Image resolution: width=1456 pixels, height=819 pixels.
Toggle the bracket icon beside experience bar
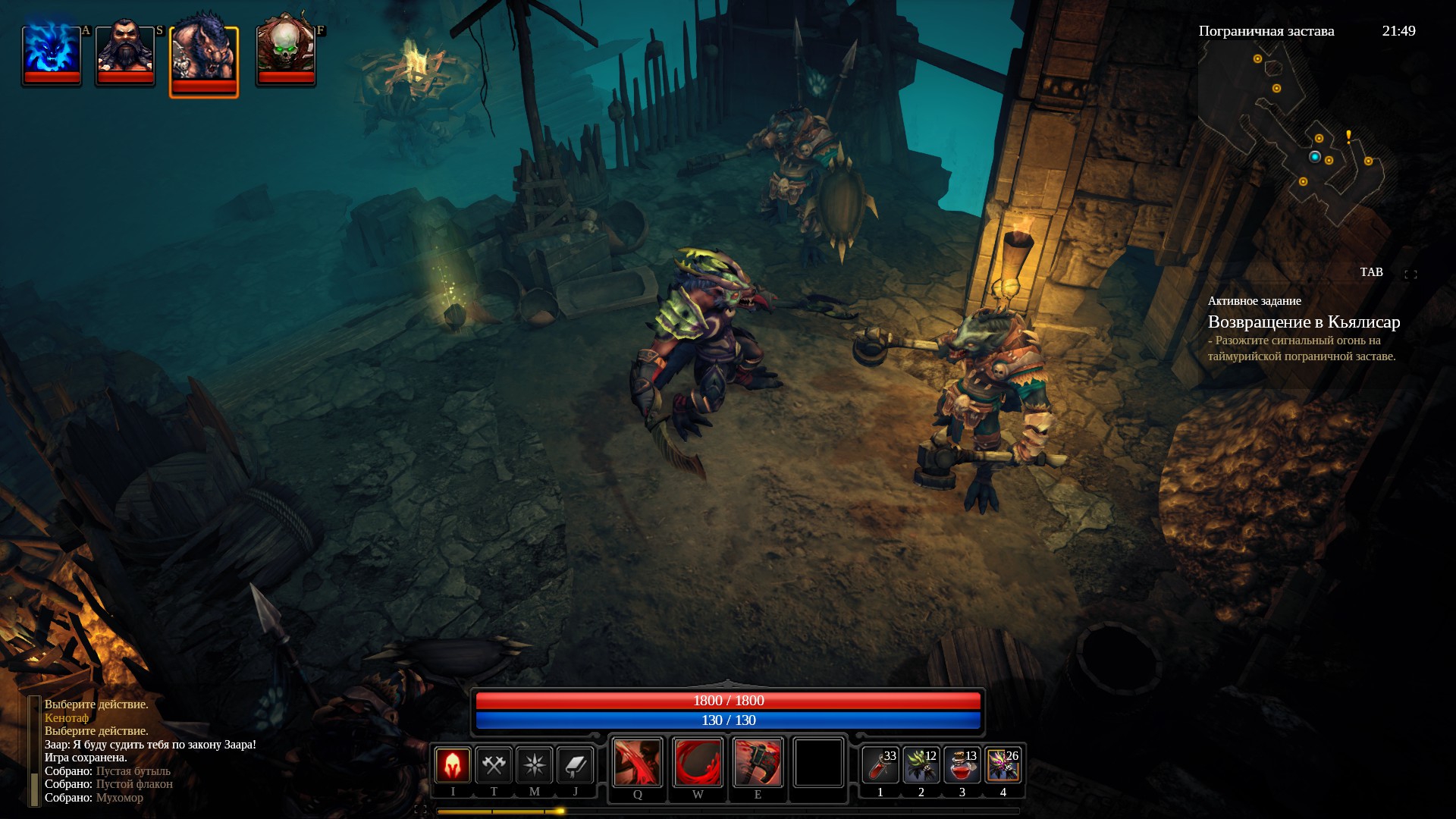tap(421, 810)
